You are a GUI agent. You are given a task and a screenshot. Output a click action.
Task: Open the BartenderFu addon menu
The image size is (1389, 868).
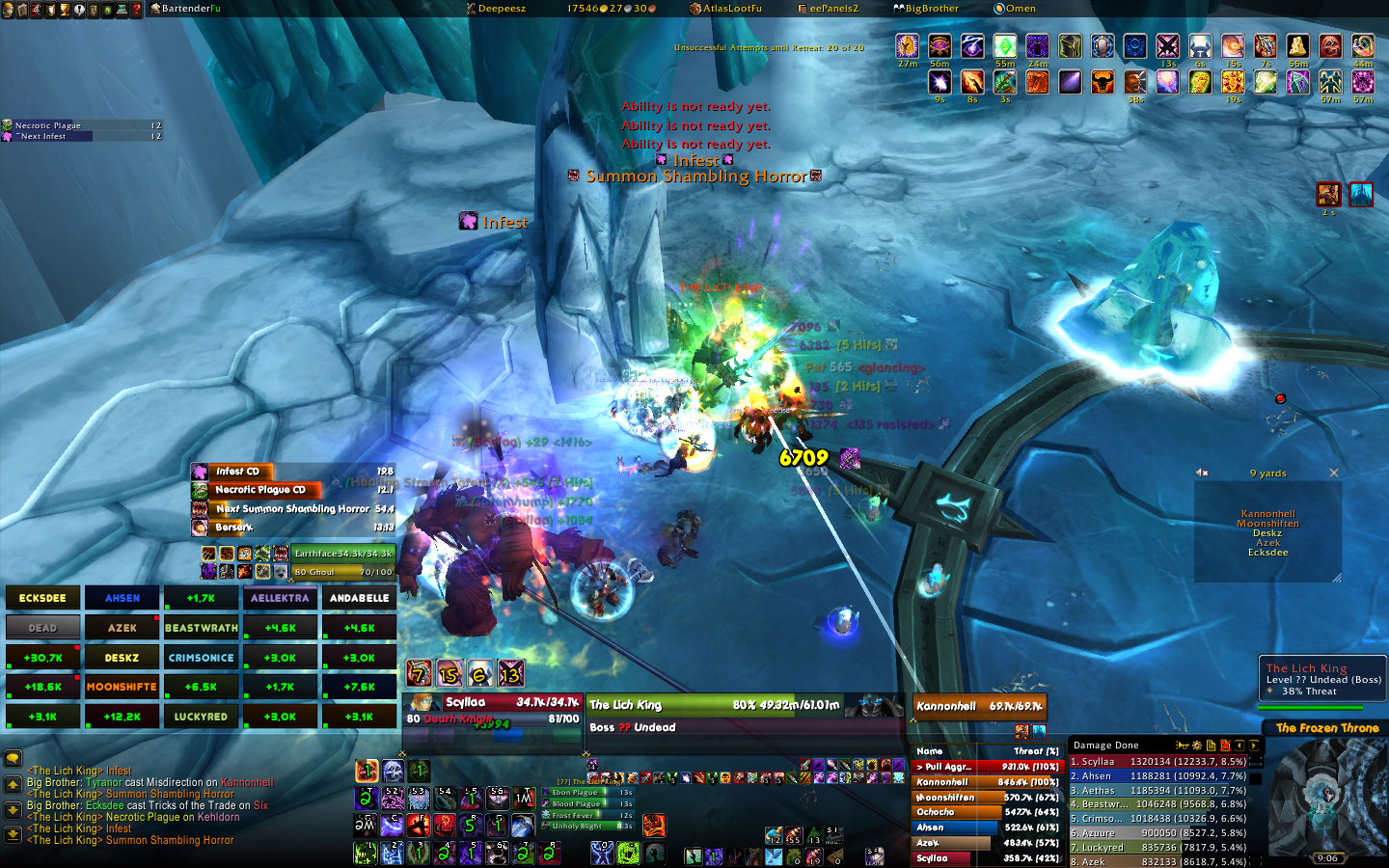pos(190,9)
